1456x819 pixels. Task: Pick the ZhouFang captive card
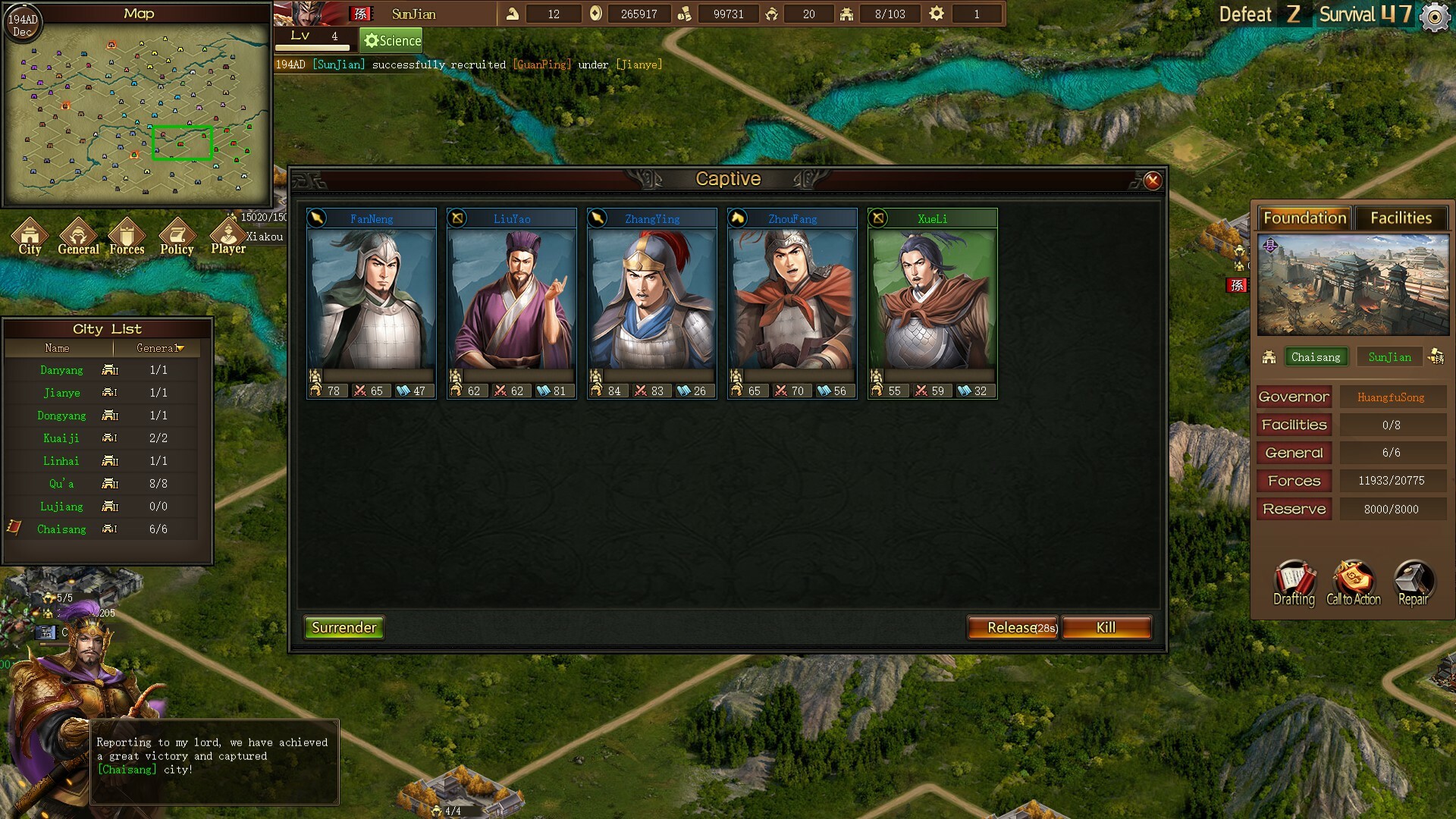792,303
